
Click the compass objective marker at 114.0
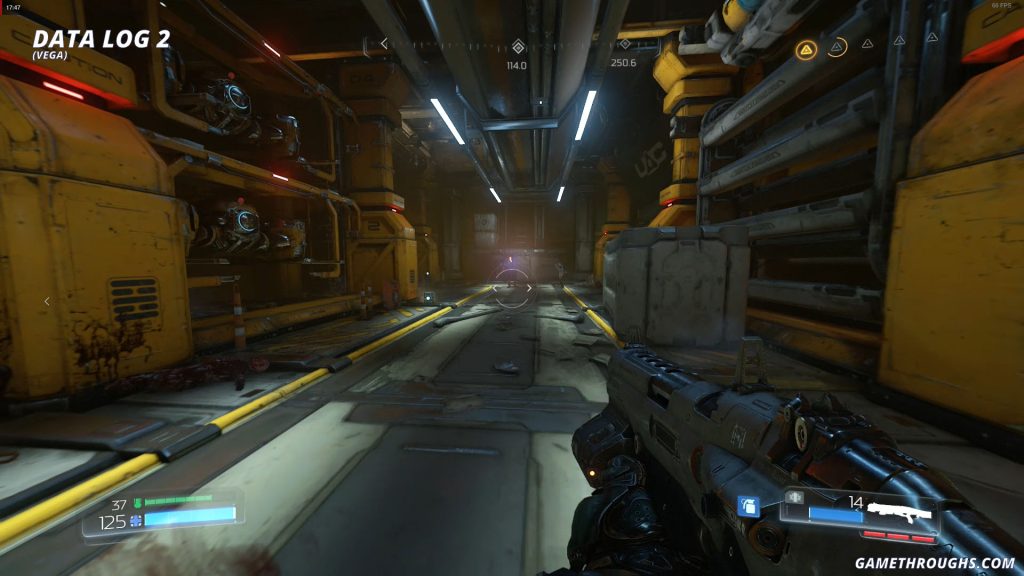tap(518, 46)
